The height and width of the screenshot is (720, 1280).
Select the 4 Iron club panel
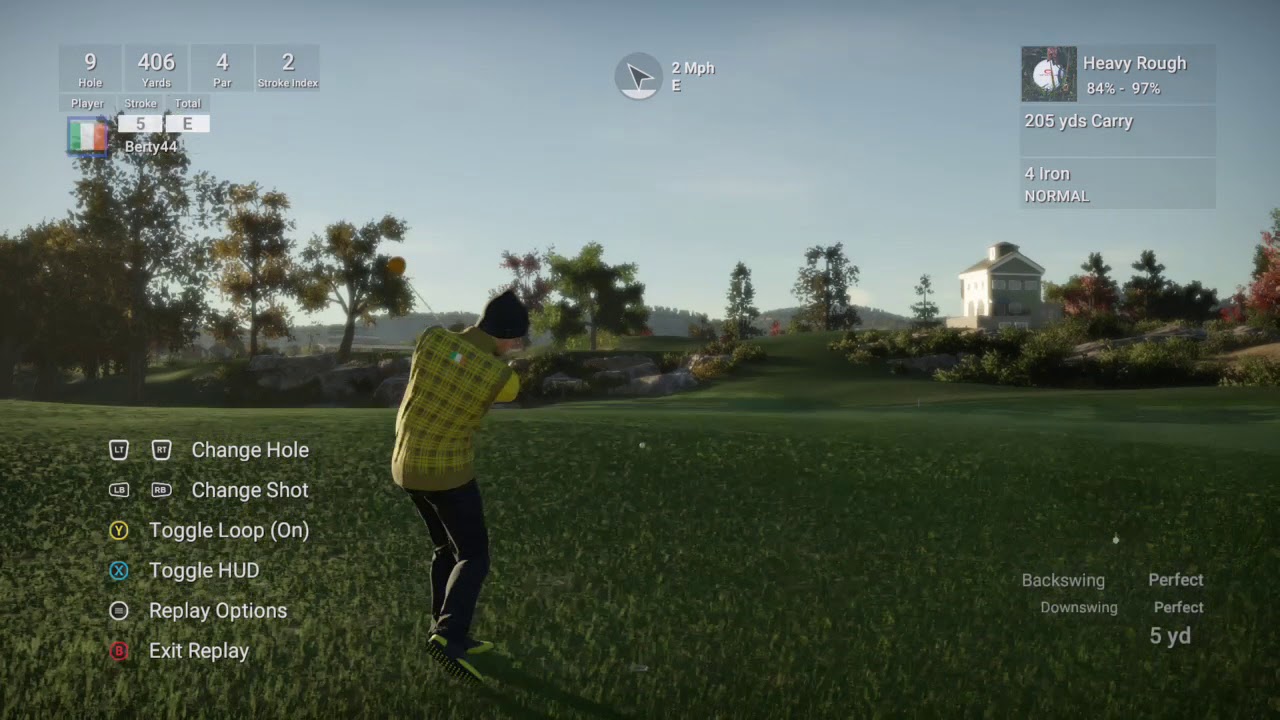click(1117, 184)
